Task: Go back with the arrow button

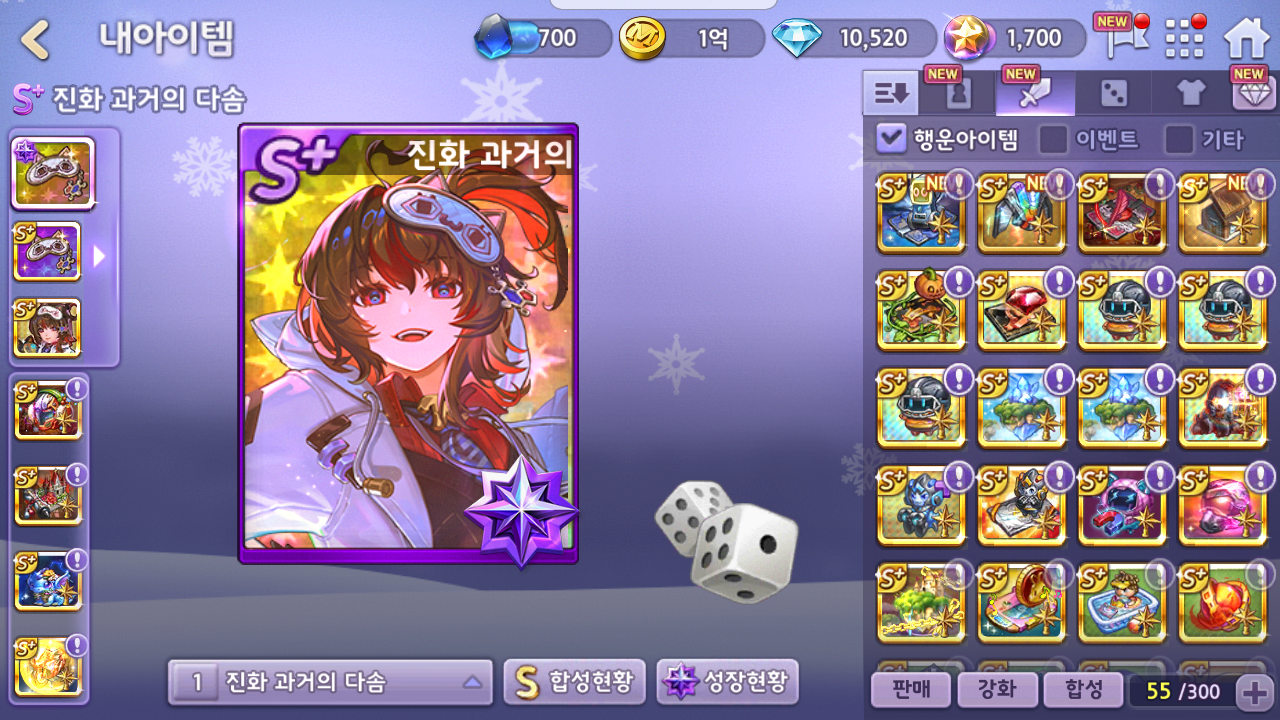Action: tap(36, 40)
